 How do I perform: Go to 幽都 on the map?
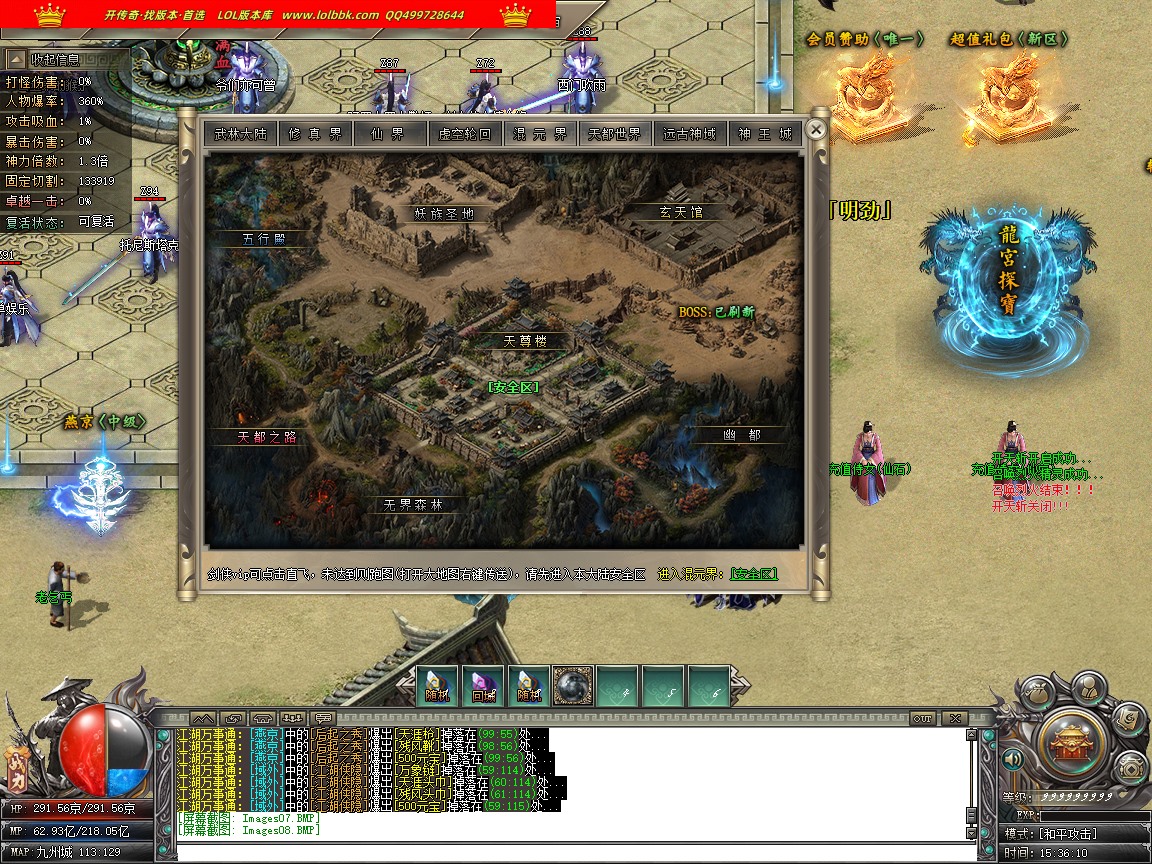click(741, 435)
